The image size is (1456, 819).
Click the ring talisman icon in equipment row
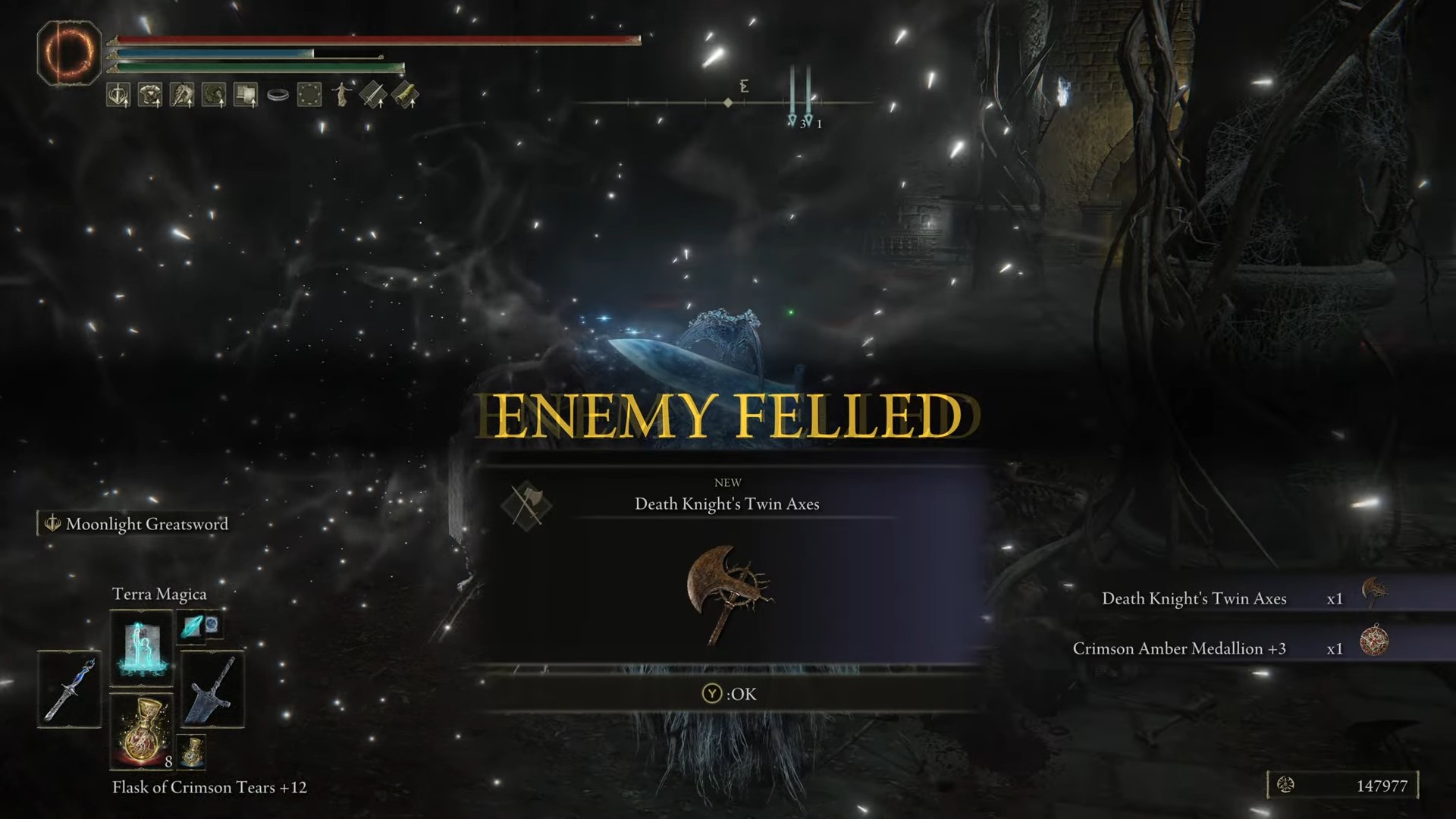click(278, 94)
